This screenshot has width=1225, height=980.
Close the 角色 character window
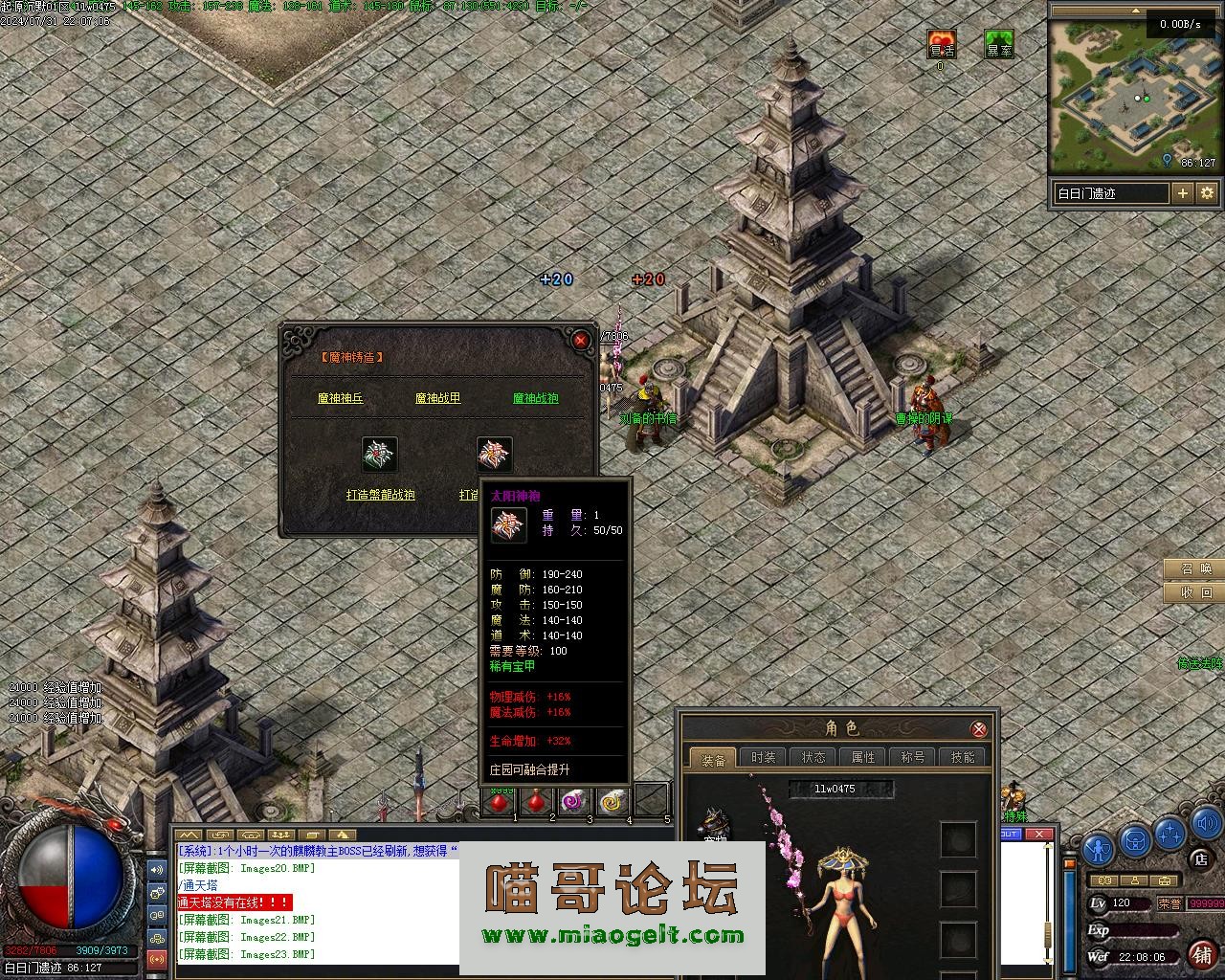coord(979,729)
